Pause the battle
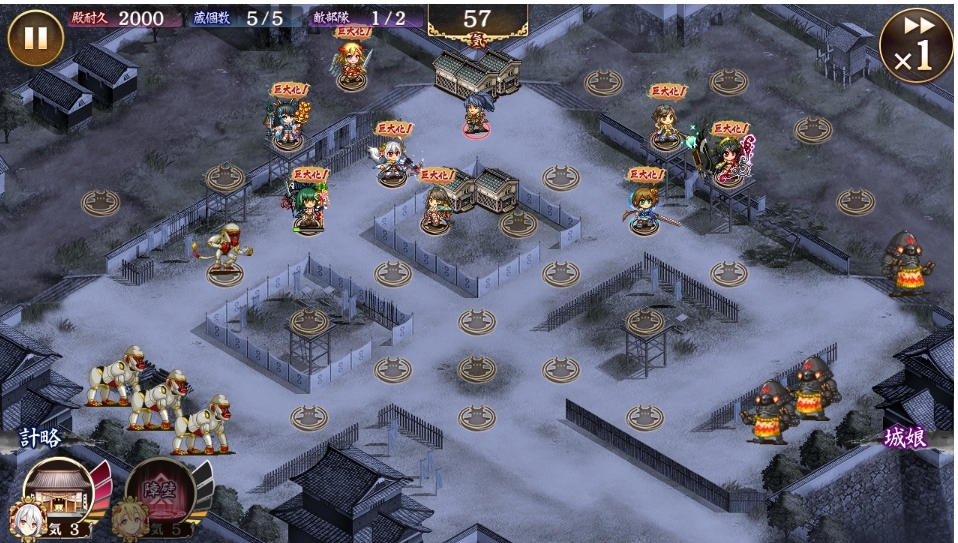Viewport: 958px width, 543px height. click(x=36, y=38)
